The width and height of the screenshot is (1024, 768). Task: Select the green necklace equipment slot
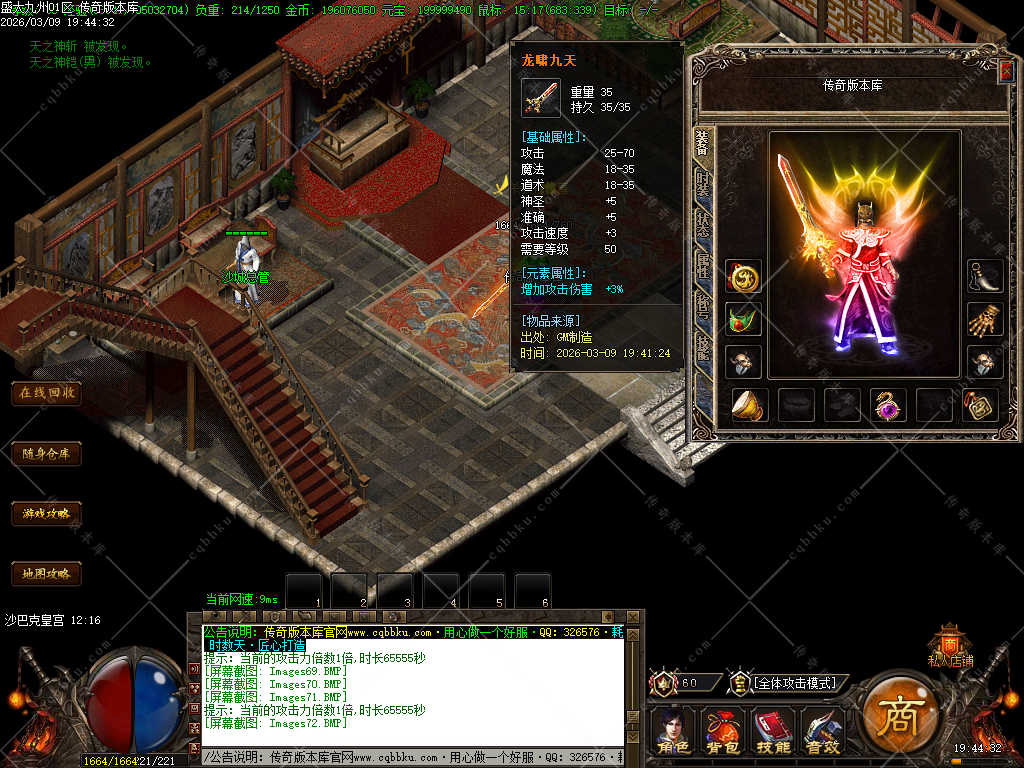[743, 319]
